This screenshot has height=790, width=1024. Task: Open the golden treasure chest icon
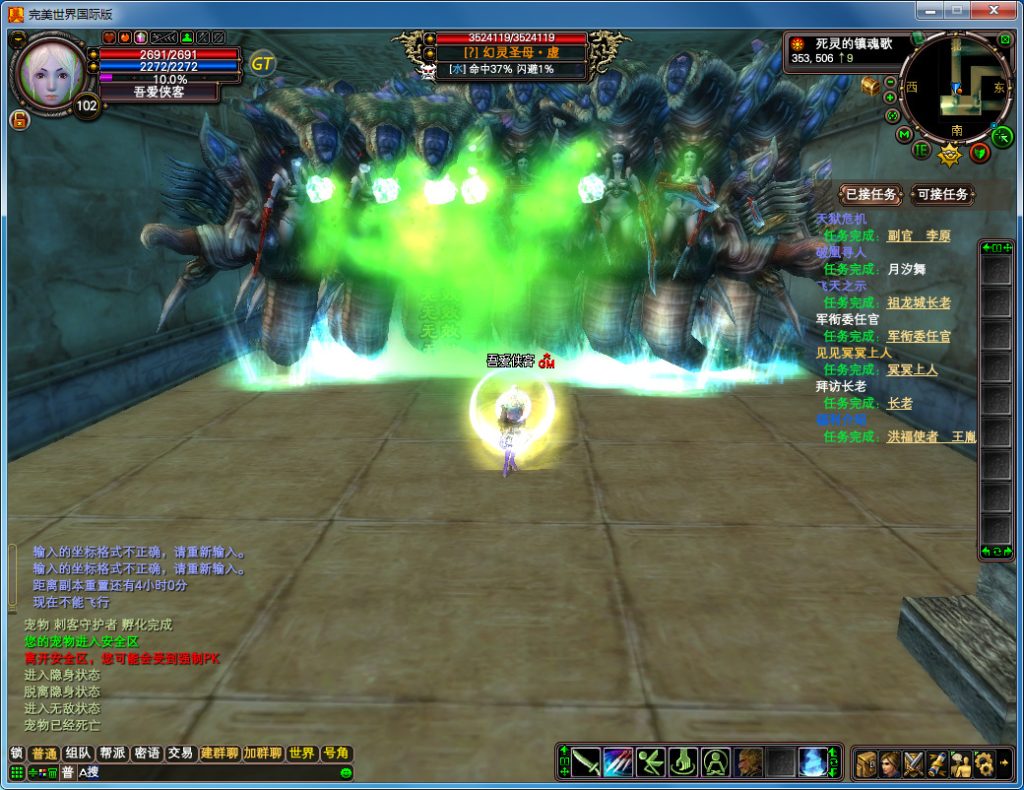(x=870, y=86)
